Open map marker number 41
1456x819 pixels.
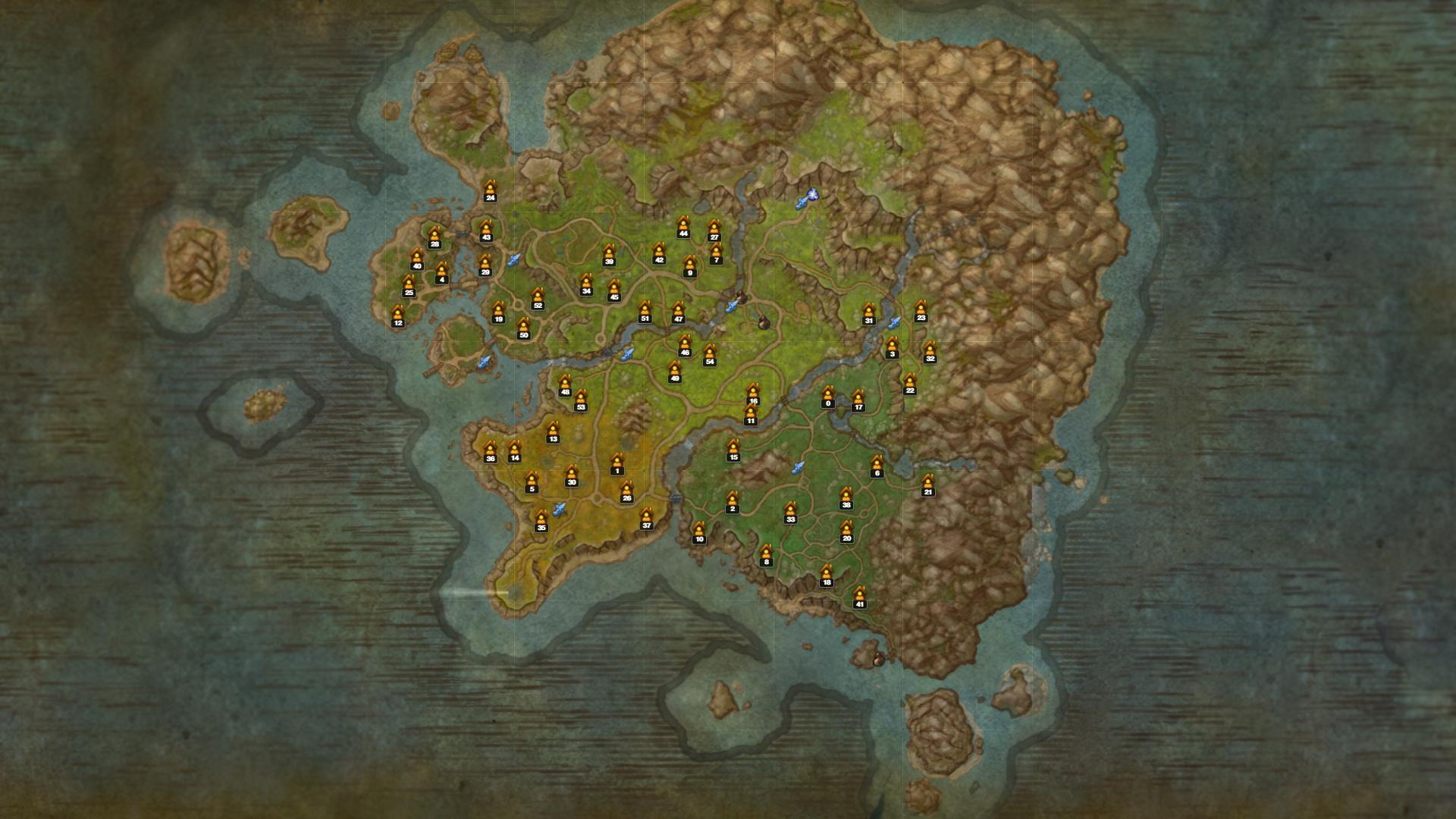coord(859,597)
